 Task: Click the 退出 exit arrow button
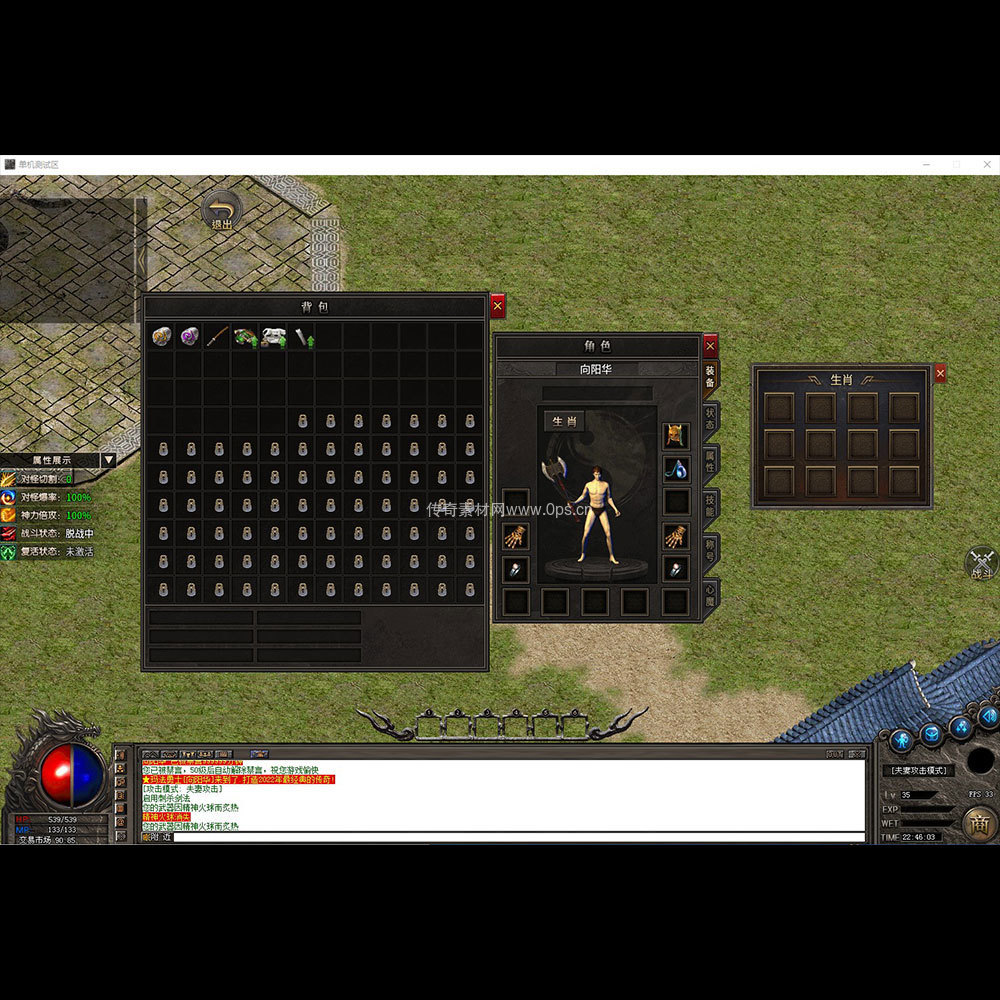pos(221,210)
